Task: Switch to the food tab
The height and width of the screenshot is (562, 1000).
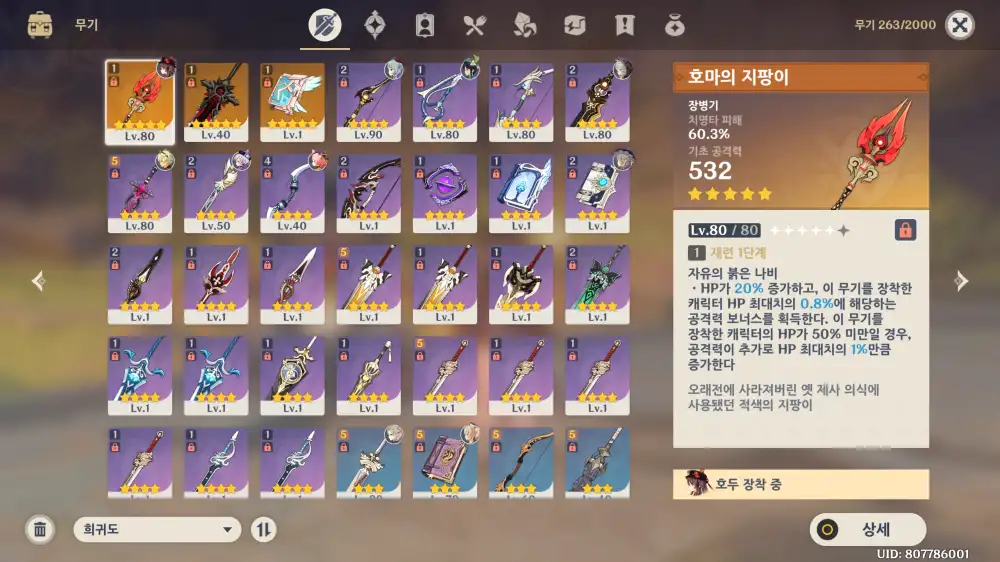Action: tap(474, 25)
